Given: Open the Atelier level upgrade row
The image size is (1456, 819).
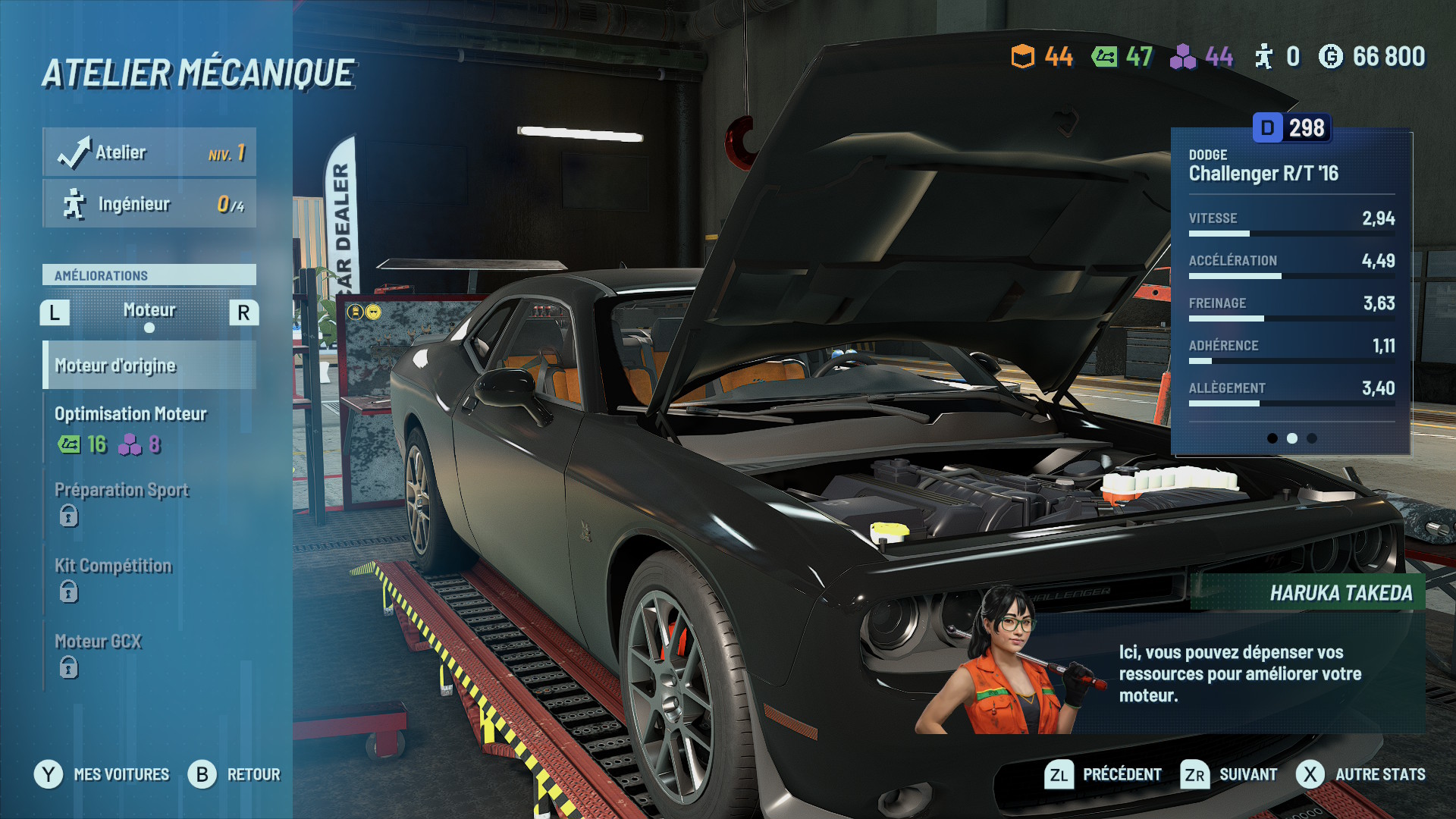Looking at the screenshot, I should (149, 152).
